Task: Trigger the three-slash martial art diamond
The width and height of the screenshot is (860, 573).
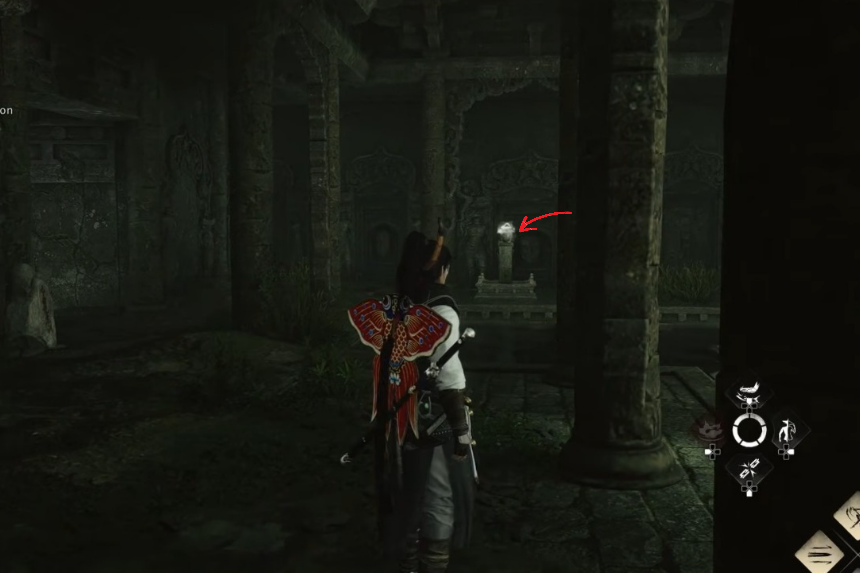Action: 820,552
